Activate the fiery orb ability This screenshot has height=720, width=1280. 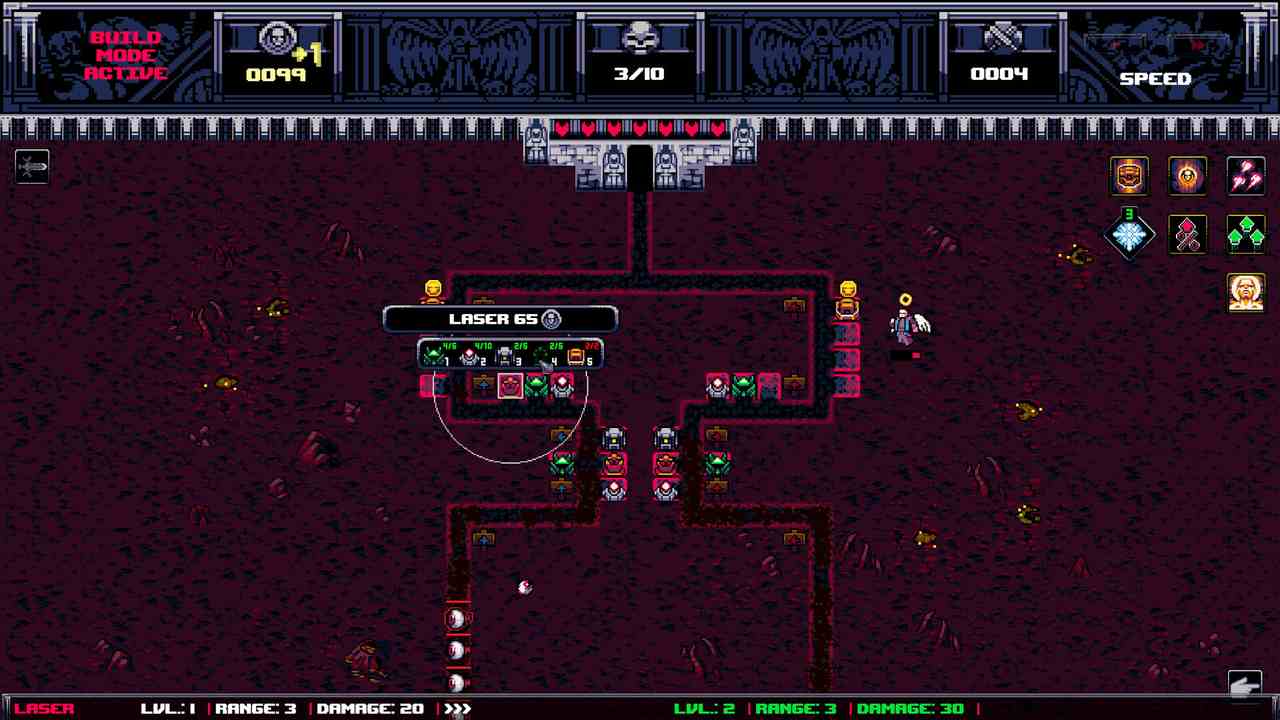pos(1187,176)
